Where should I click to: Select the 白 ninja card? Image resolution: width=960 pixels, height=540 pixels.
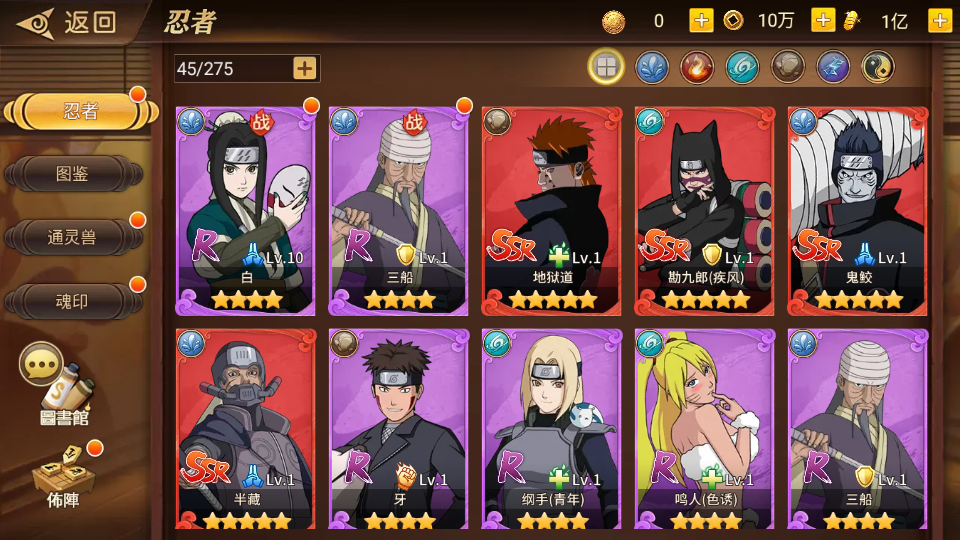point(246,210)
